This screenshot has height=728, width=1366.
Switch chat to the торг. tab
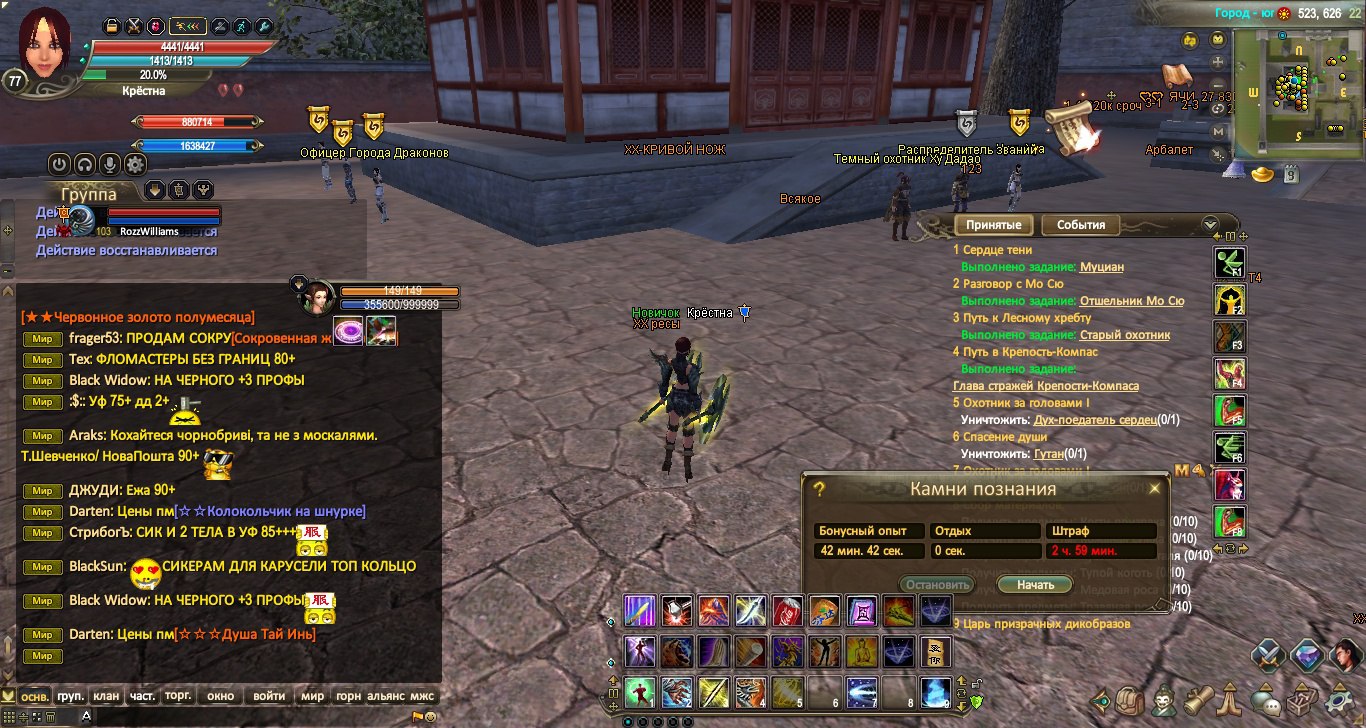tap(179, 696)
